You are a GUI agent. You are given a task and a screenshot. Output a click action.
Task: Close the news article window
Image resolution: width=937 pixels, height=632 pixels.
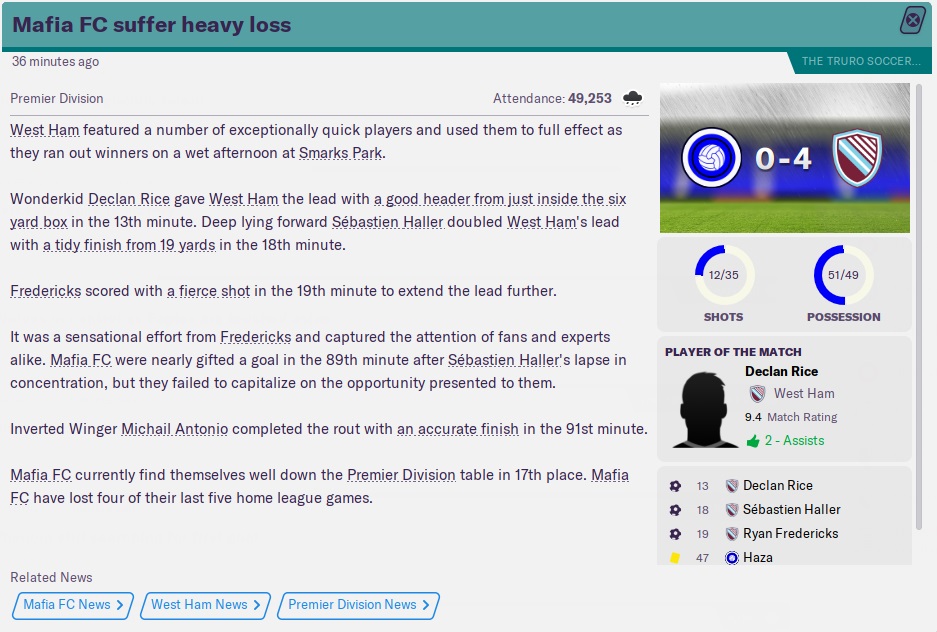912,20
